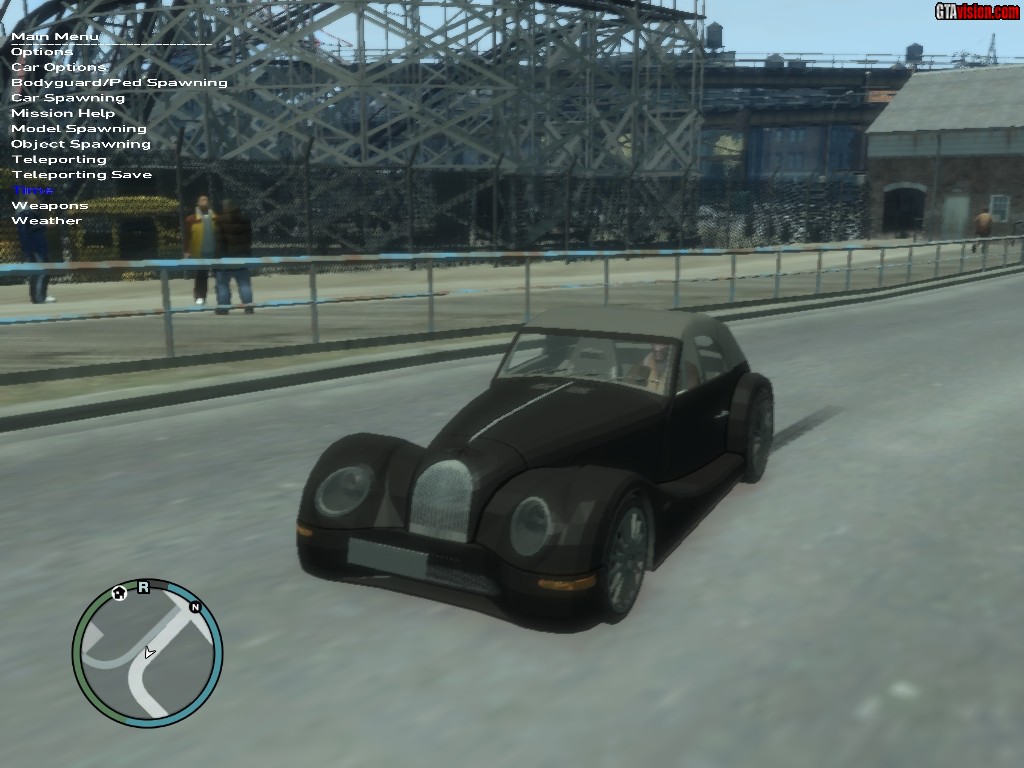Select Teleporting Save

81,175
